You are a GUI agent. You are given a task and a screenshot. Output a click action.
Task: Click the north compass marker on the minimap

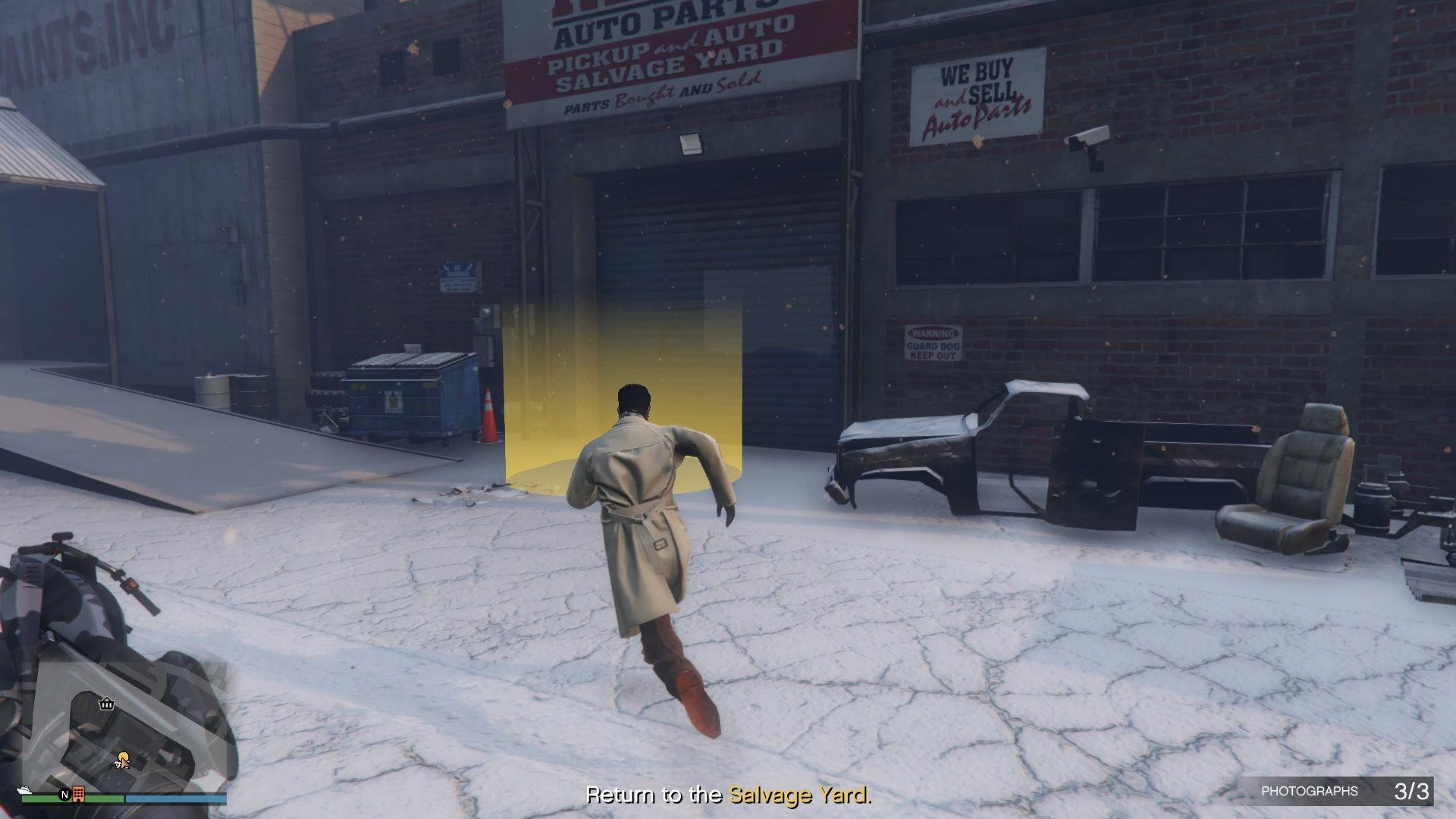64,795
